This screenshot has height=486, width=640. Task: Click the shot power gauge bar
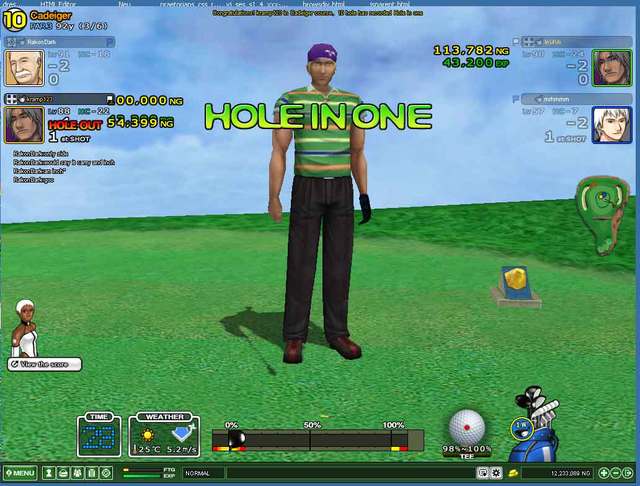[317, 439]
